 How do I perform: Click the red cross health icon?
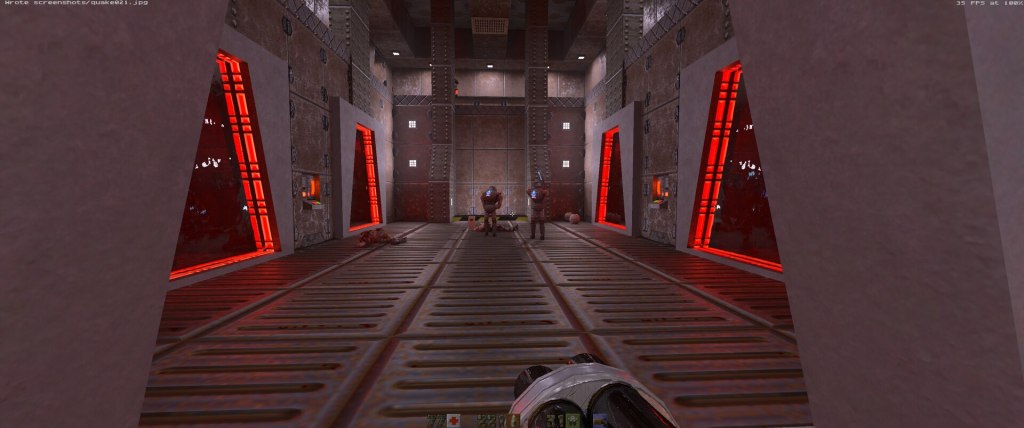pyautogui.click(x=454, y=421)
